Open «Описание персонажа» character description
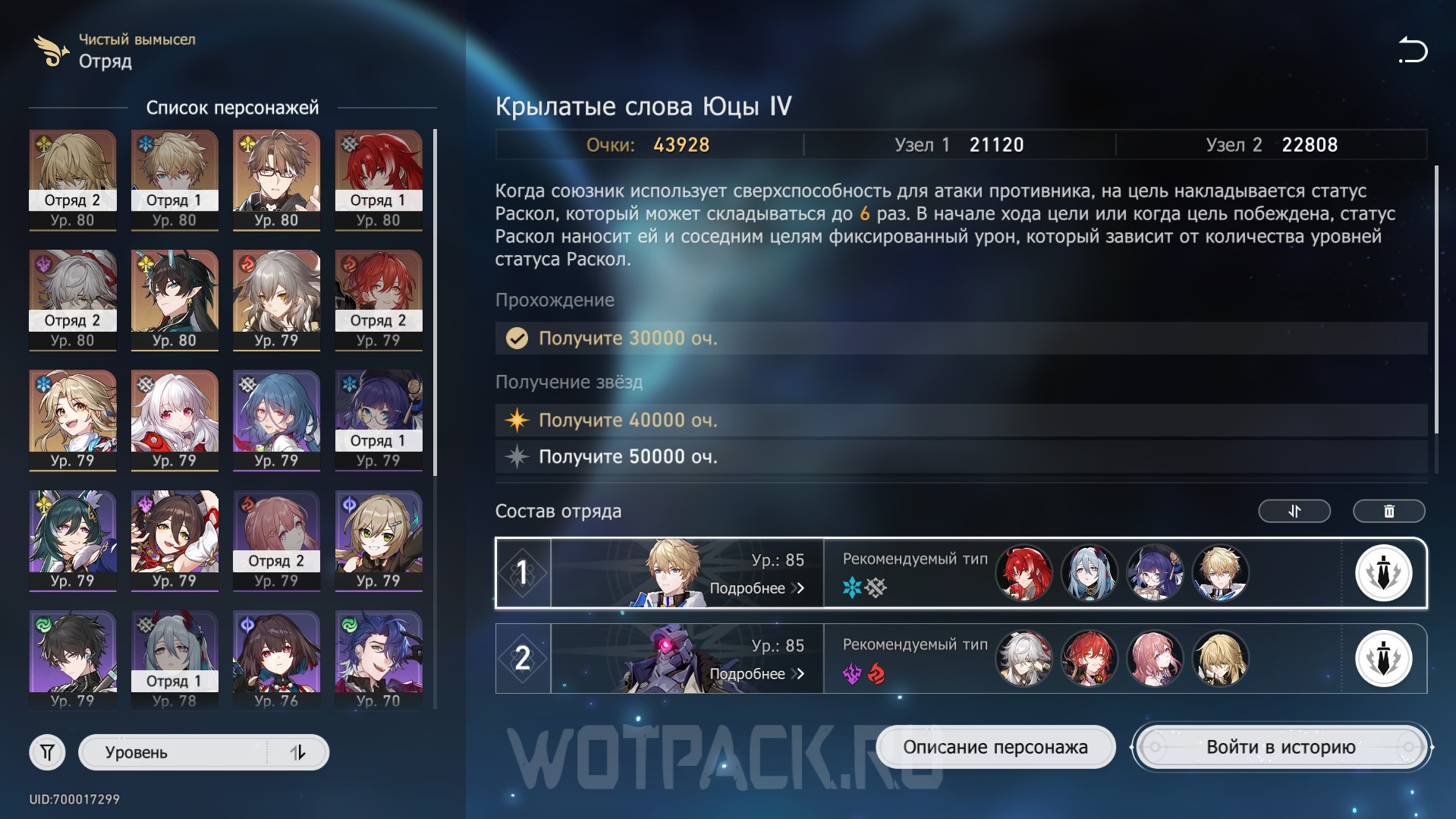 click(x=995, y=747)
